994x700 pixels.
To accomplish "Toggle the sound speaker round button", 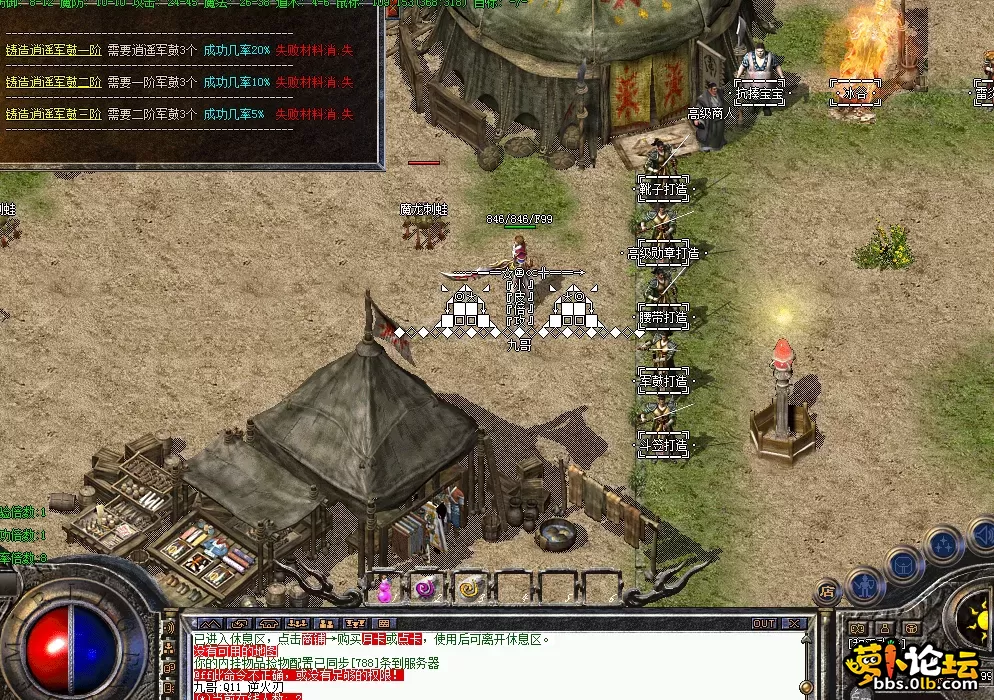I will tap(982, 536).
